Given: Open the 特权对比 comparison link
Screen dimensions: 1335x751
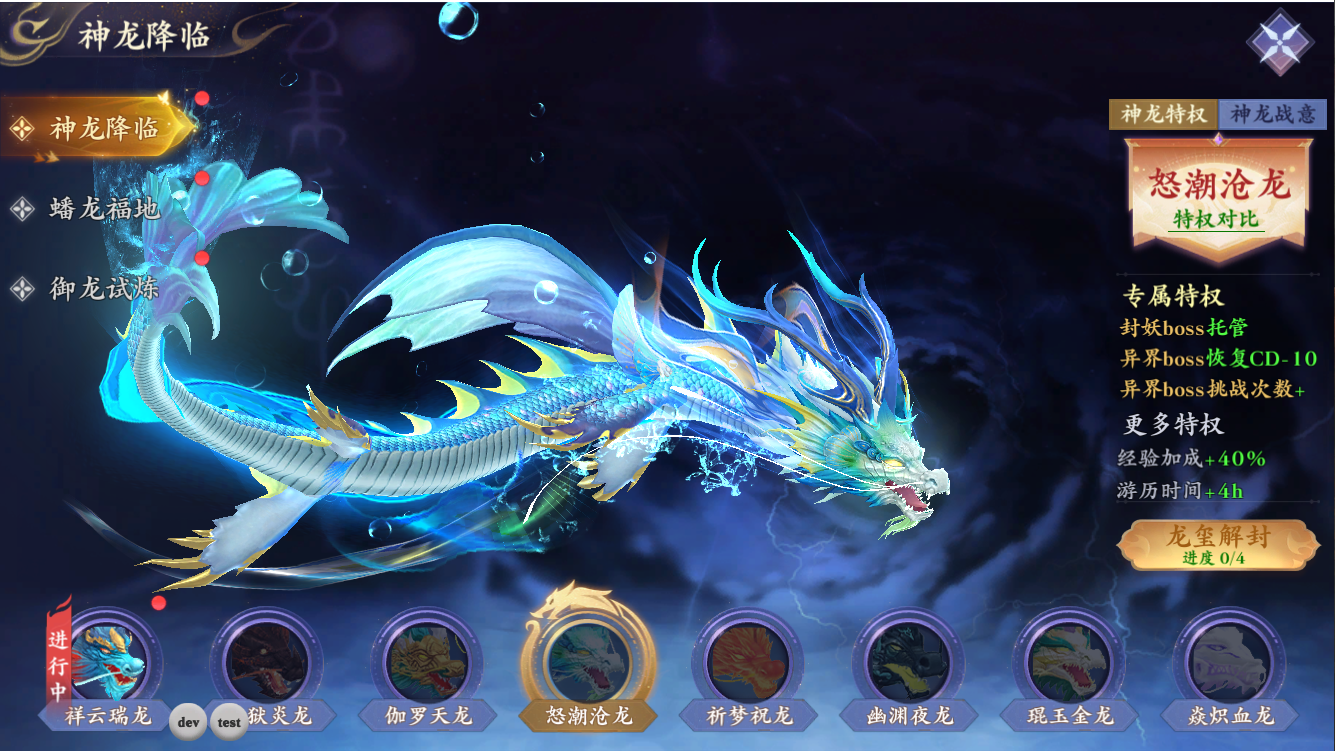Looking at the screenshot, I should click(x=1216, y=219).
